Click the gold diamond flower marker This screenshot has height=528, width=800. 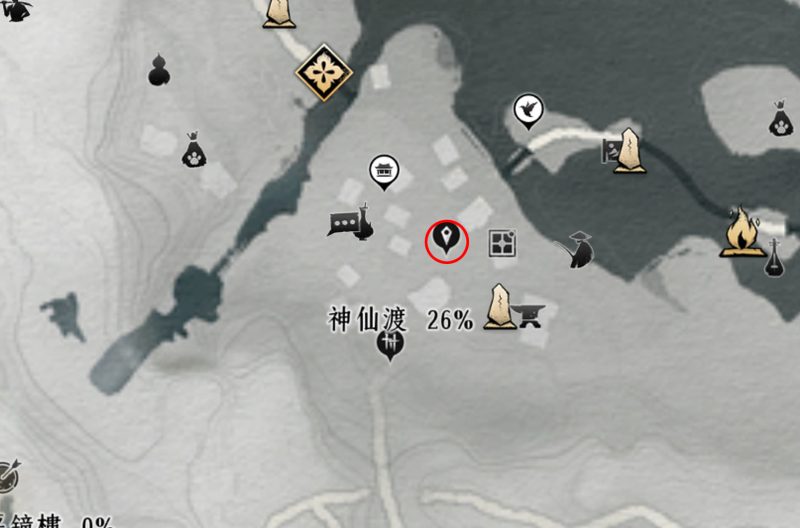[323, 70]
